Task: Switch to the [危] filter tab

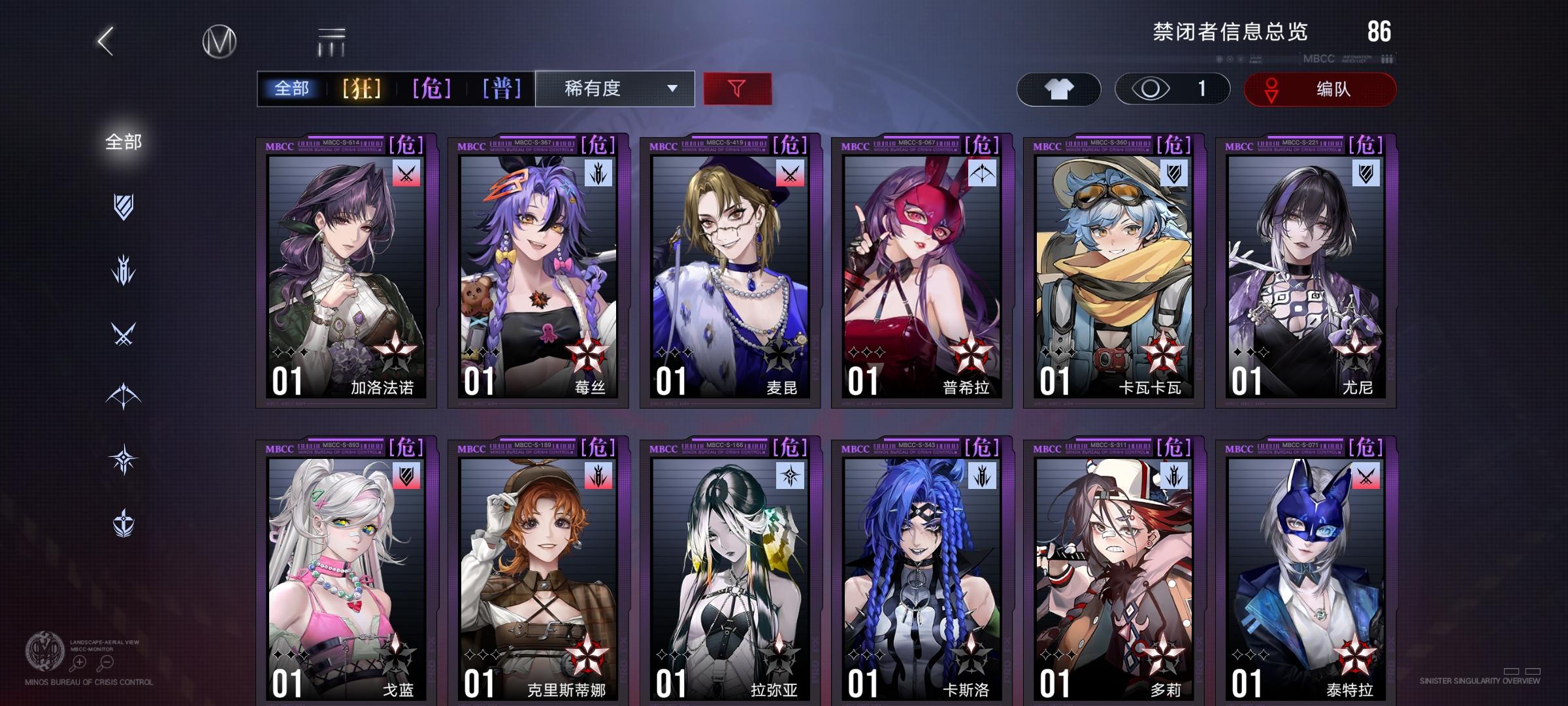Action: [428, 89]
